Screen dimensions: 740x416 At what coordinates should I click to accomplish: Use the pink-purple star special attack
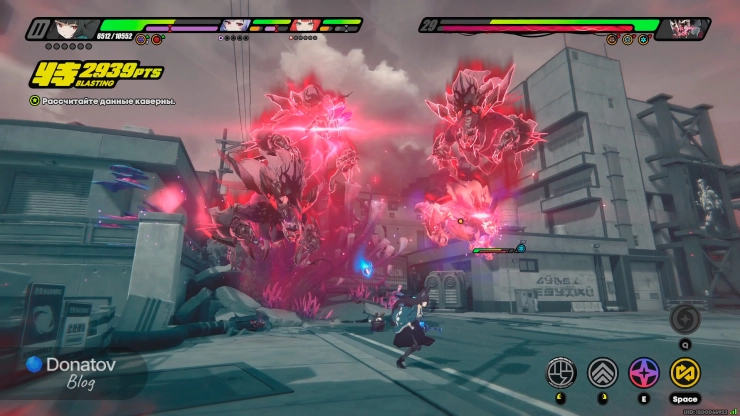(x=643, y=373)
